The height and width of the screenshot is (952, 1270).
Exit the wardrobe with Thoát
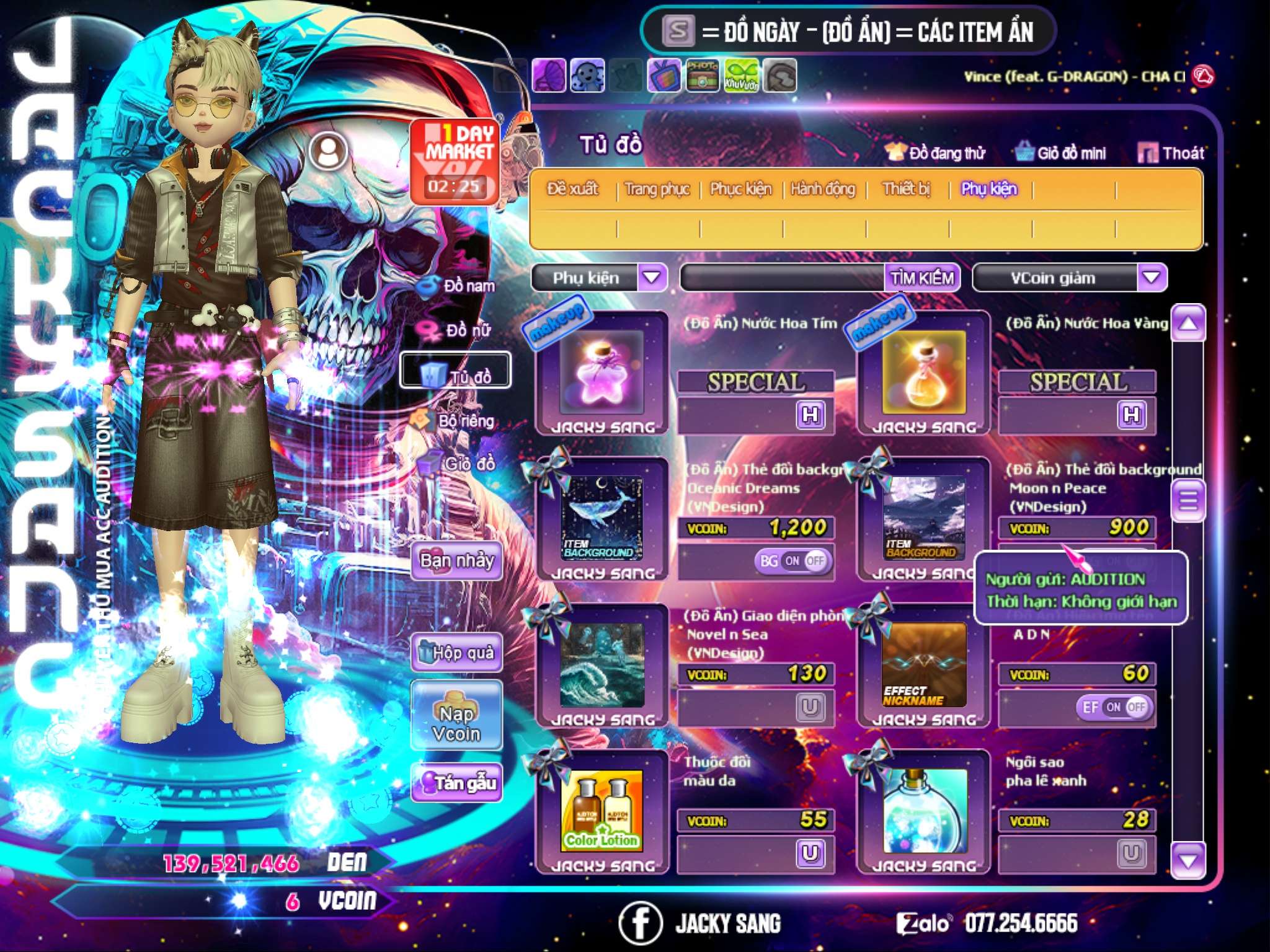point(1171,152)
